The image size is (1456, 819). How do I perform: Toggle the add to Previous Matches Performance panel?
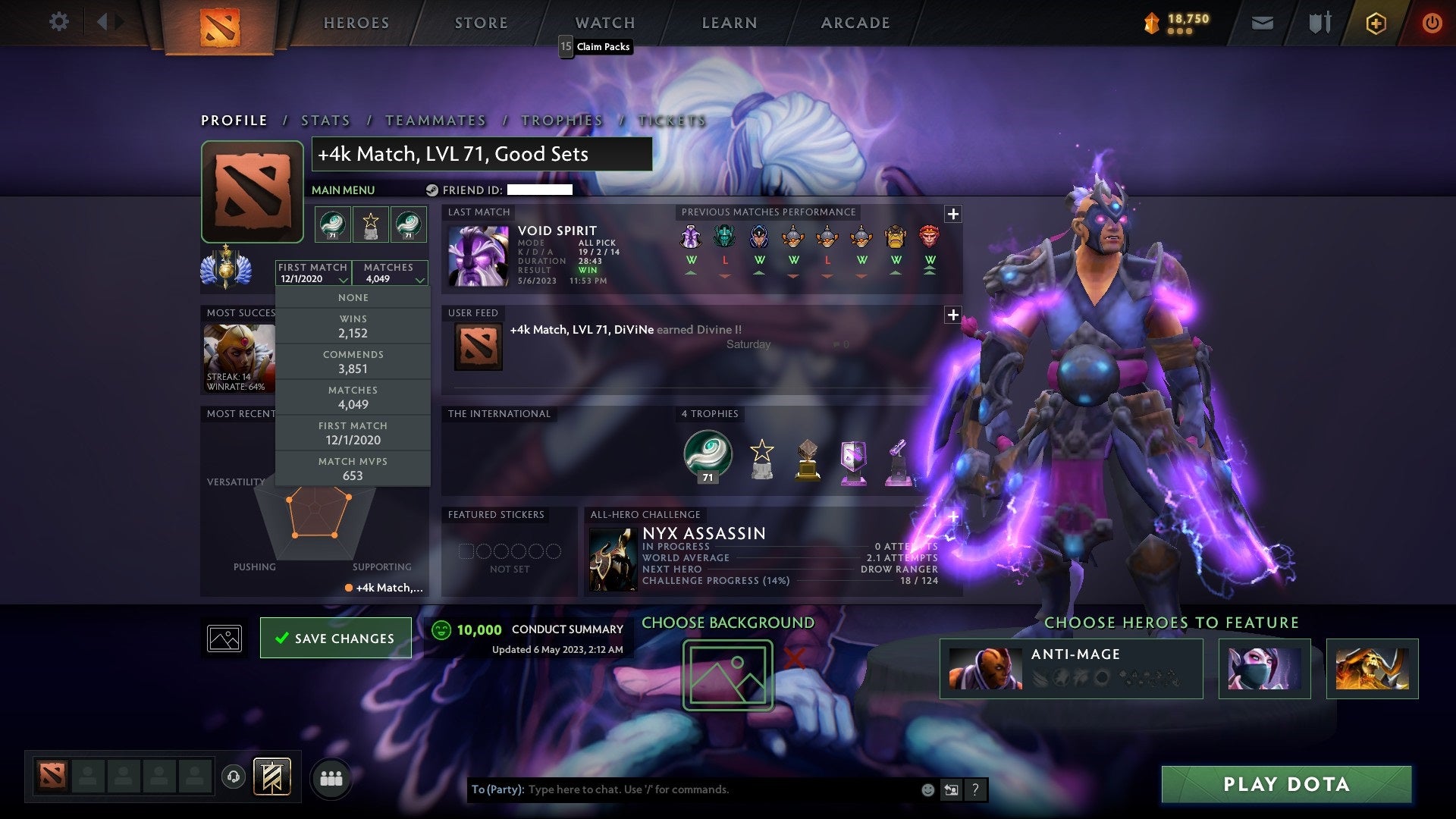[x=954, y=215]
